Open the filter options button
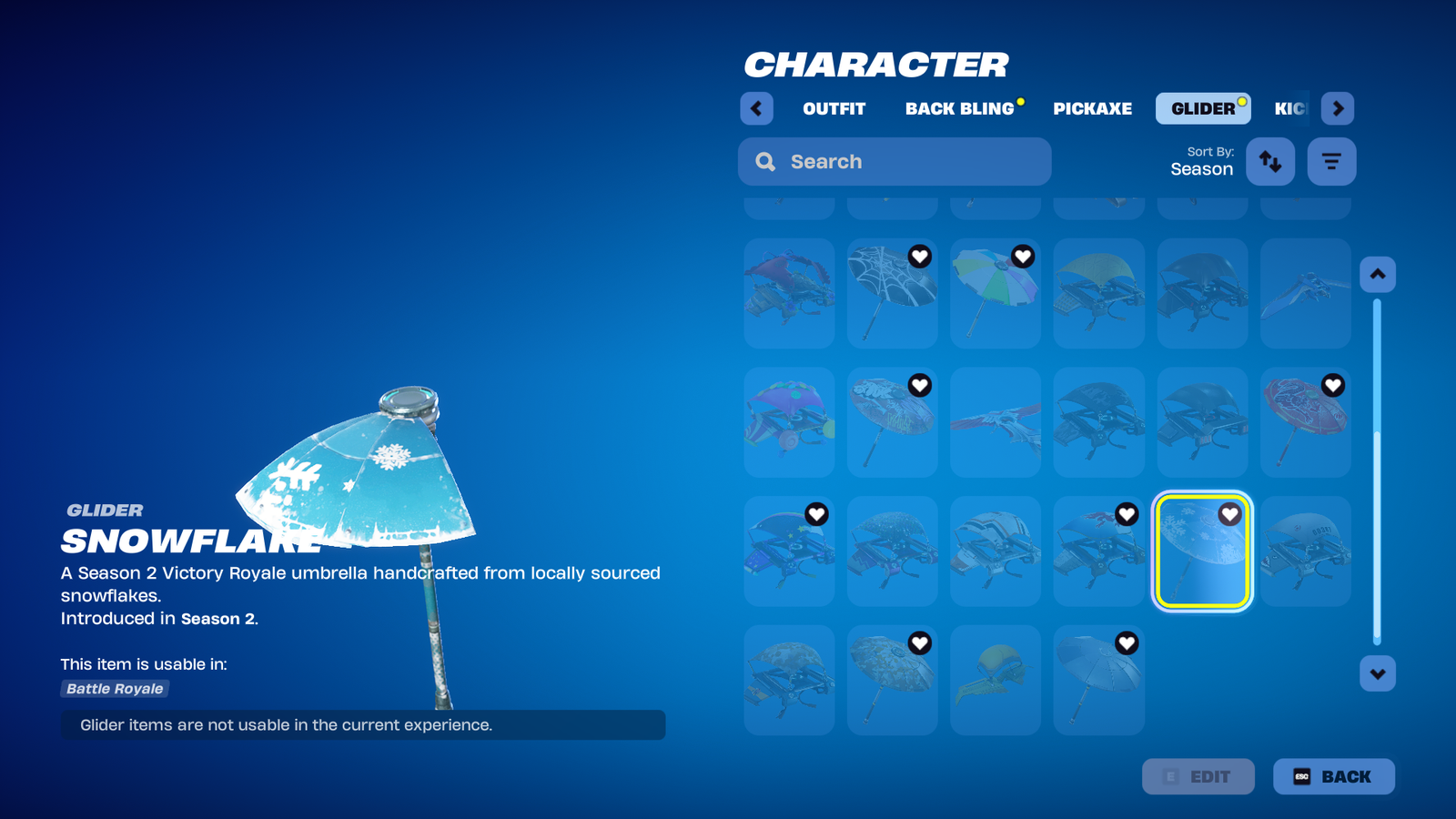The width and height of the screenshot is (1456, 819). (1331, 162)
